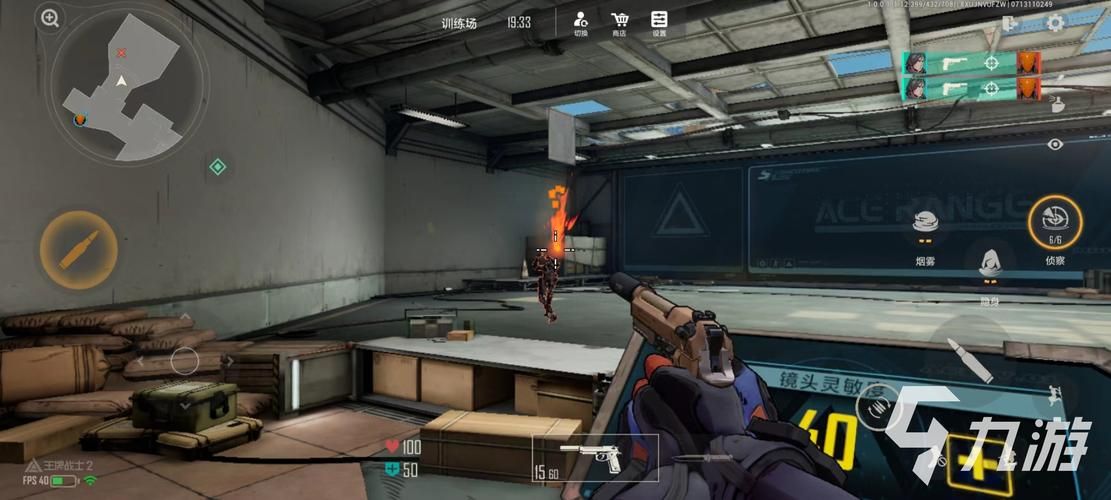Image resolution: width=1111 pixels, height=500 pixels.
Task: Use the 烟雾 smoke ability
Action: (x=925, y=228)
